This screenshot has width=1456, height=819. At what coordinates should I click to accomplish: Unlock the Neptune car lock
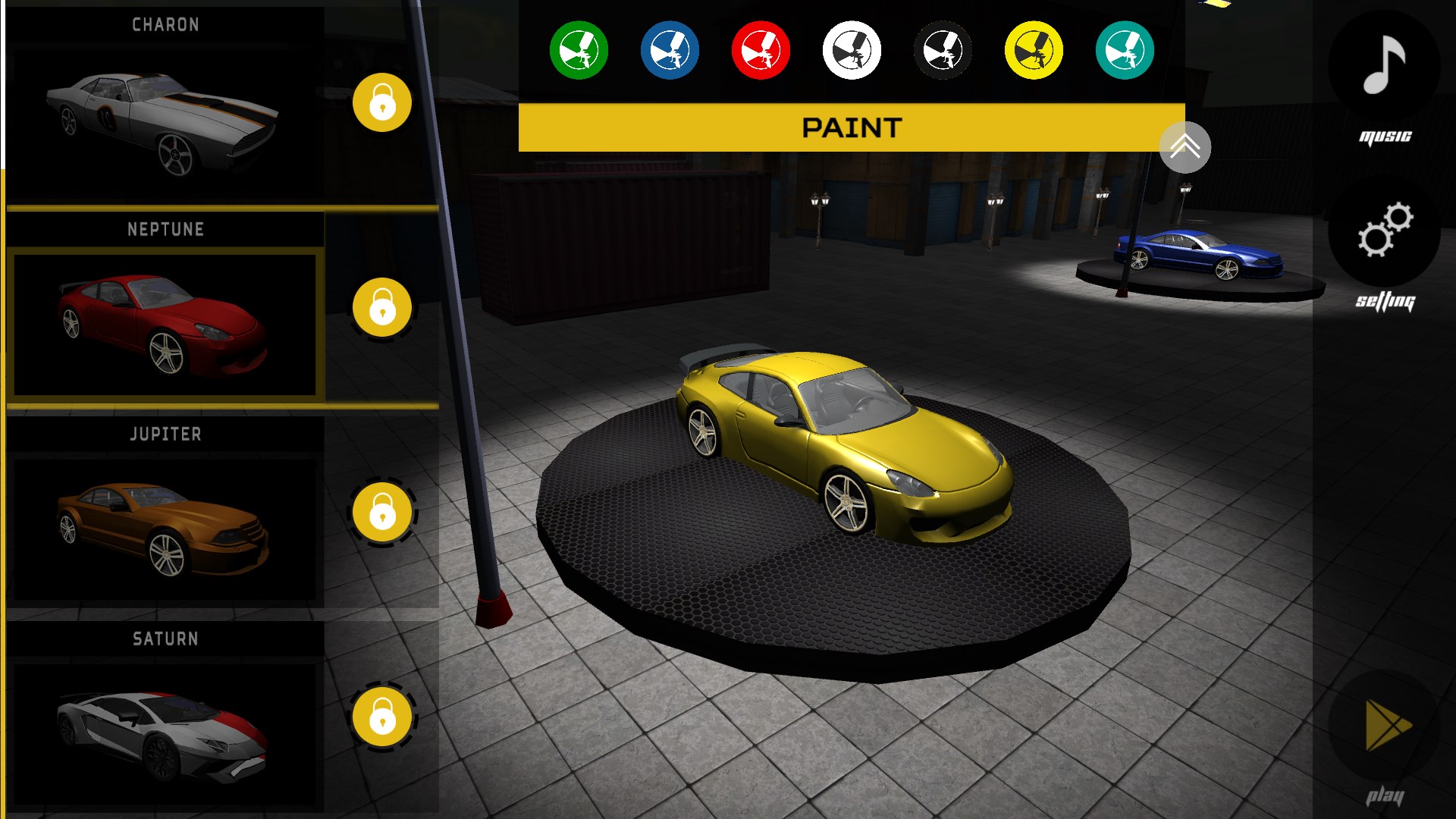click(x=381, y=307)
